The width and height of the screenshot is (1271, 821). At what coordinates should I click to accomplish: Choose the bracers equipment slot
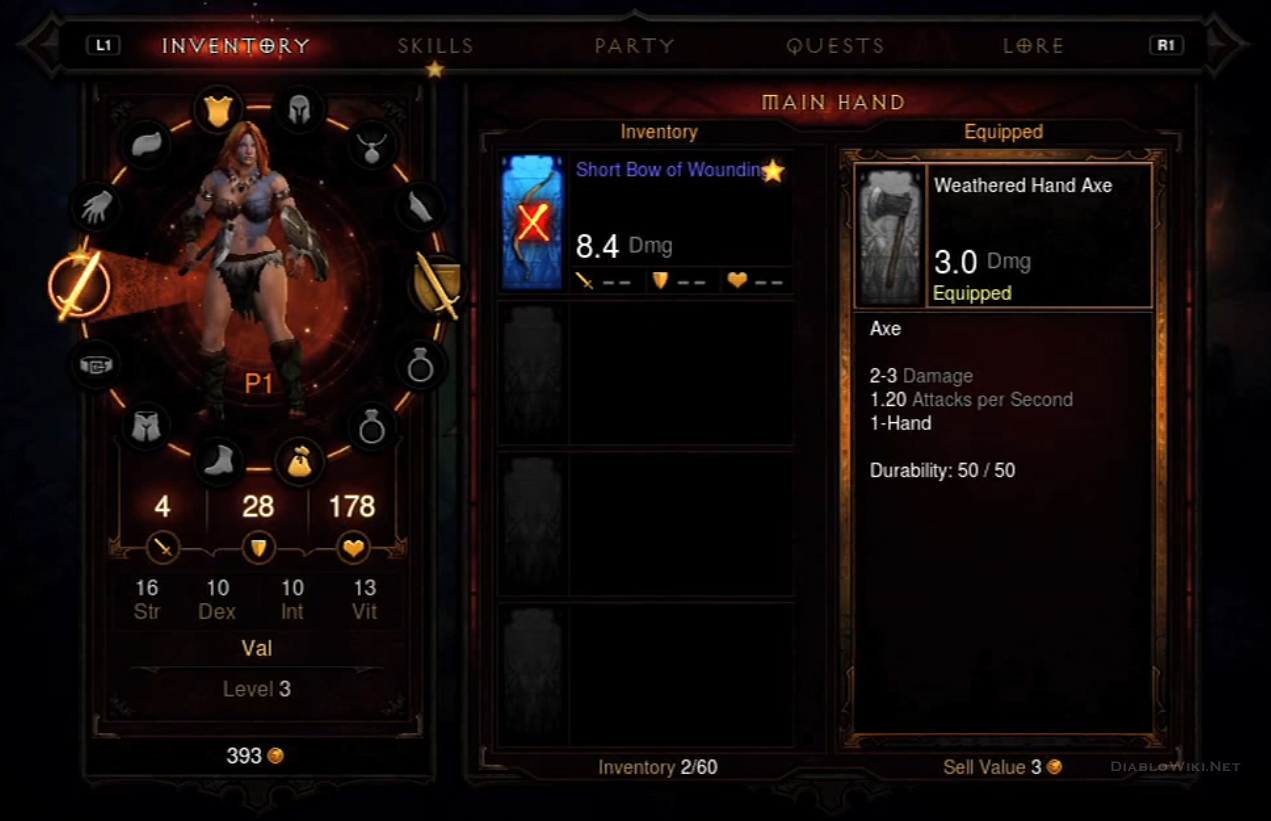click(420, 207)
